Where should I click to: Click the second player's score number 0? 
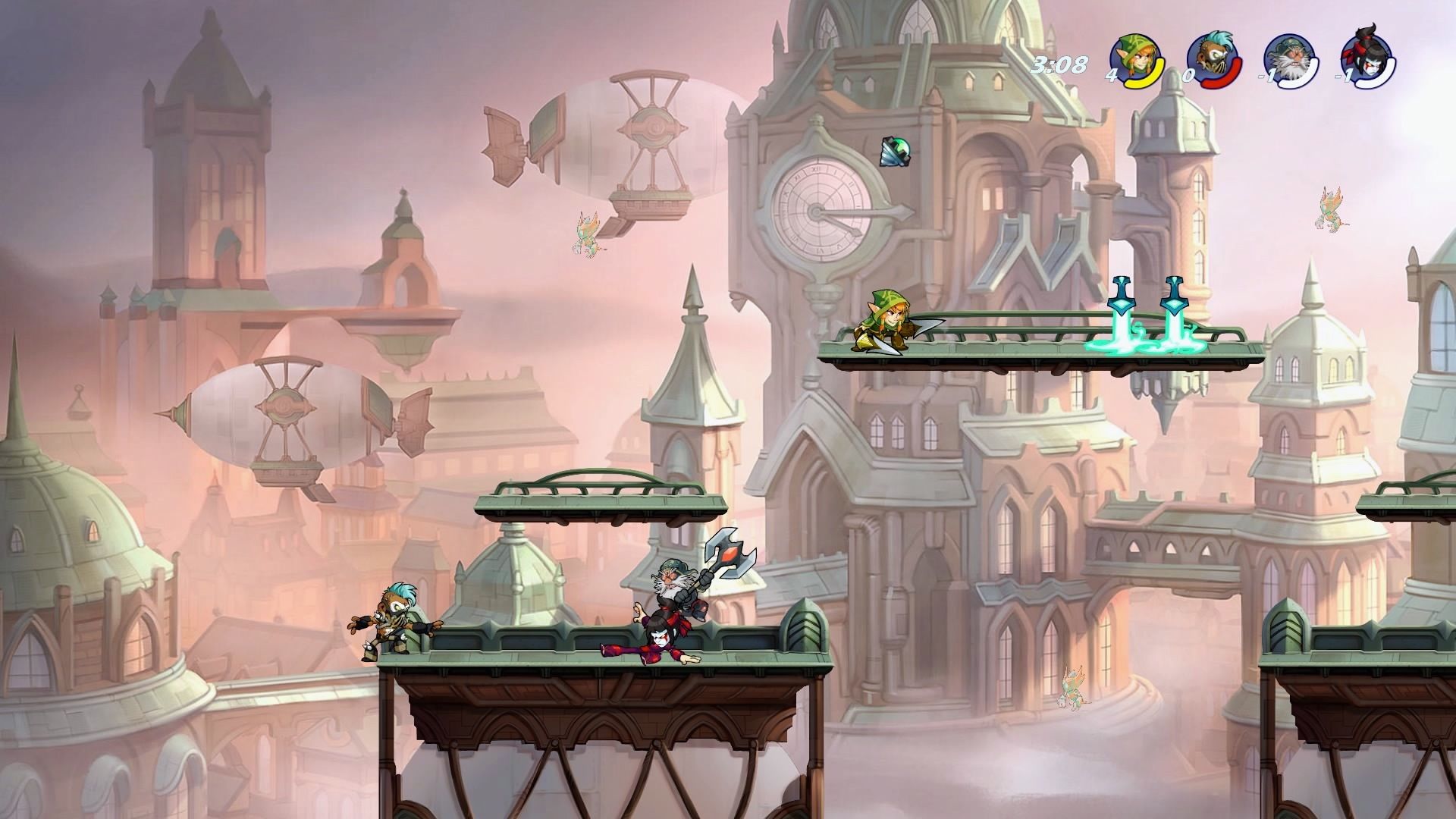1191,76
